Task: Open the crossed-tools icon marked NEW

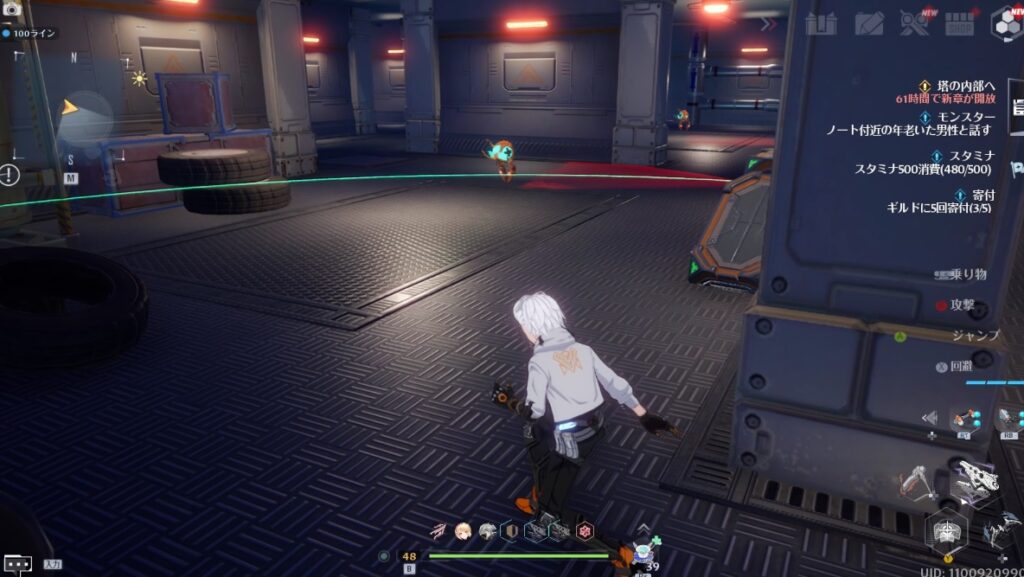Action: pyautogui.click(x=913, y=23)
